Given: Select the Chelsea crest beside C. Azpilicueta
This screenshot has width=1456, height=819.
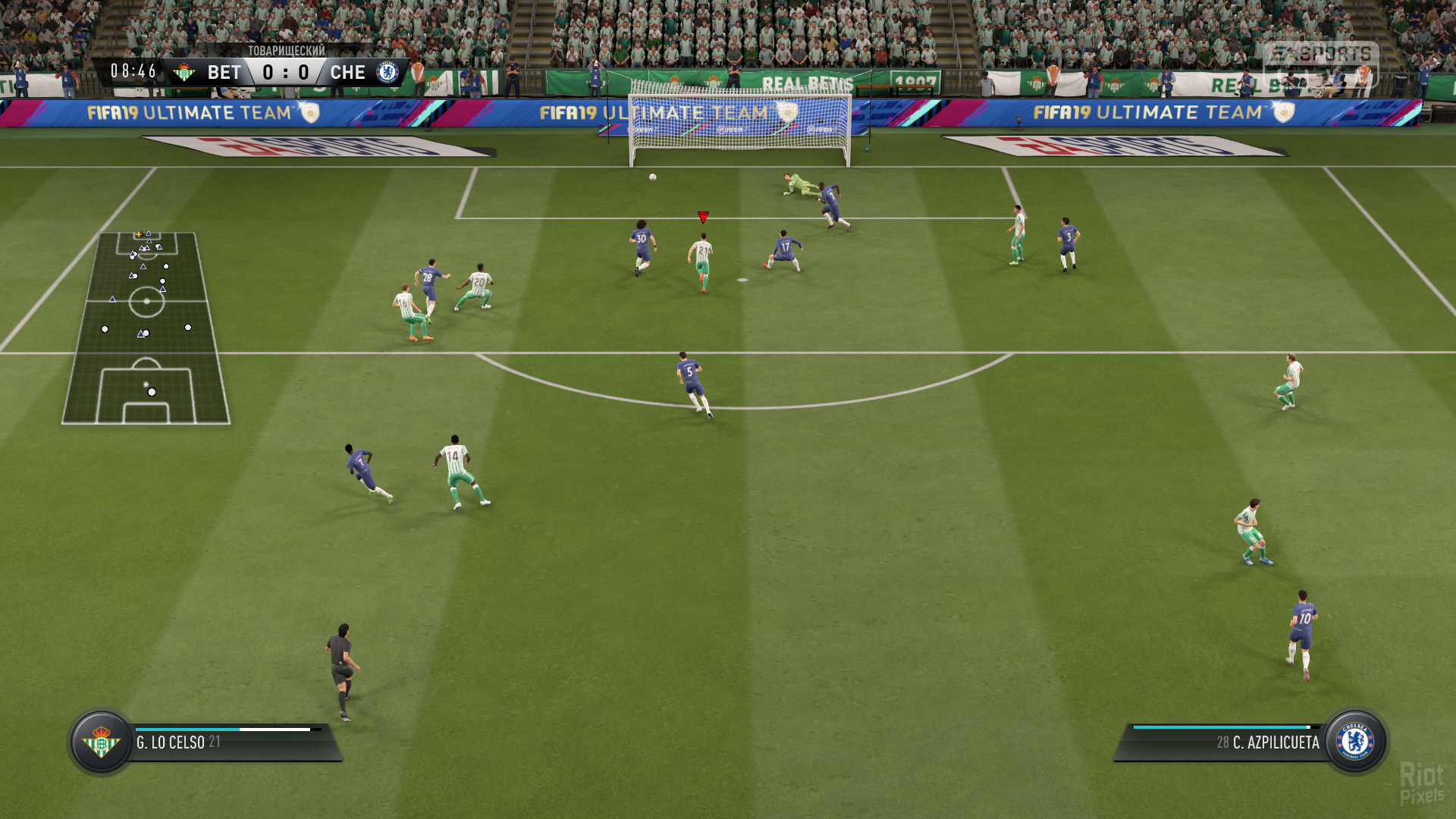Looking at the screenshot, I should pos(1355,742).
